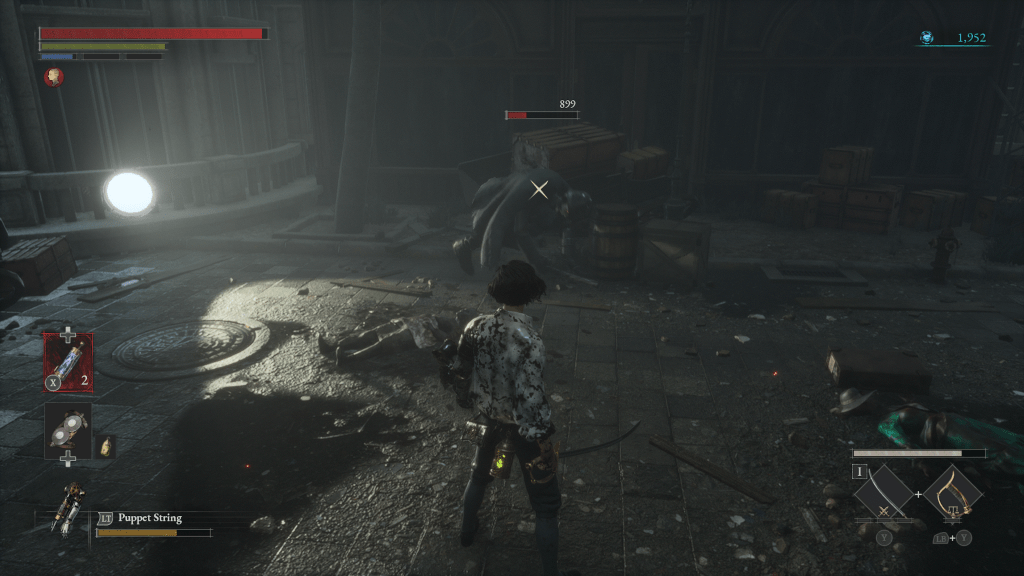Select the grinder belt item slot
The height and width of the screenshot is (576, 1024).
[67, 429]
